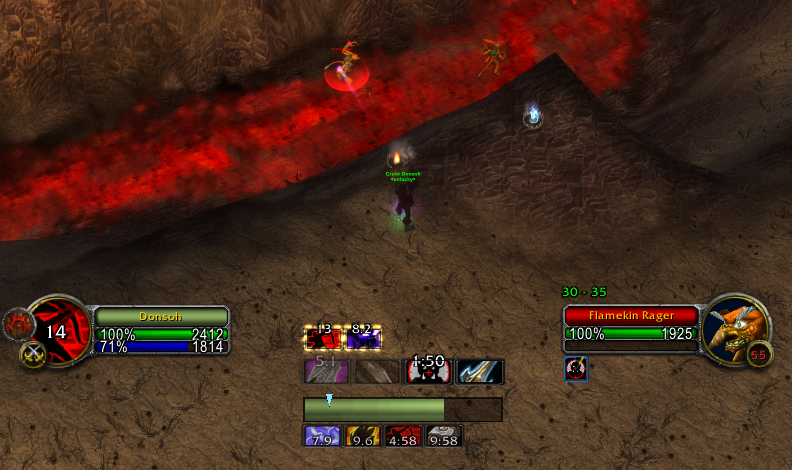Viewport: 792px width, 470px height.
Task: Click the glowing purple shadow buff icon
Action: pyautogui.click(x=362, y=338)
